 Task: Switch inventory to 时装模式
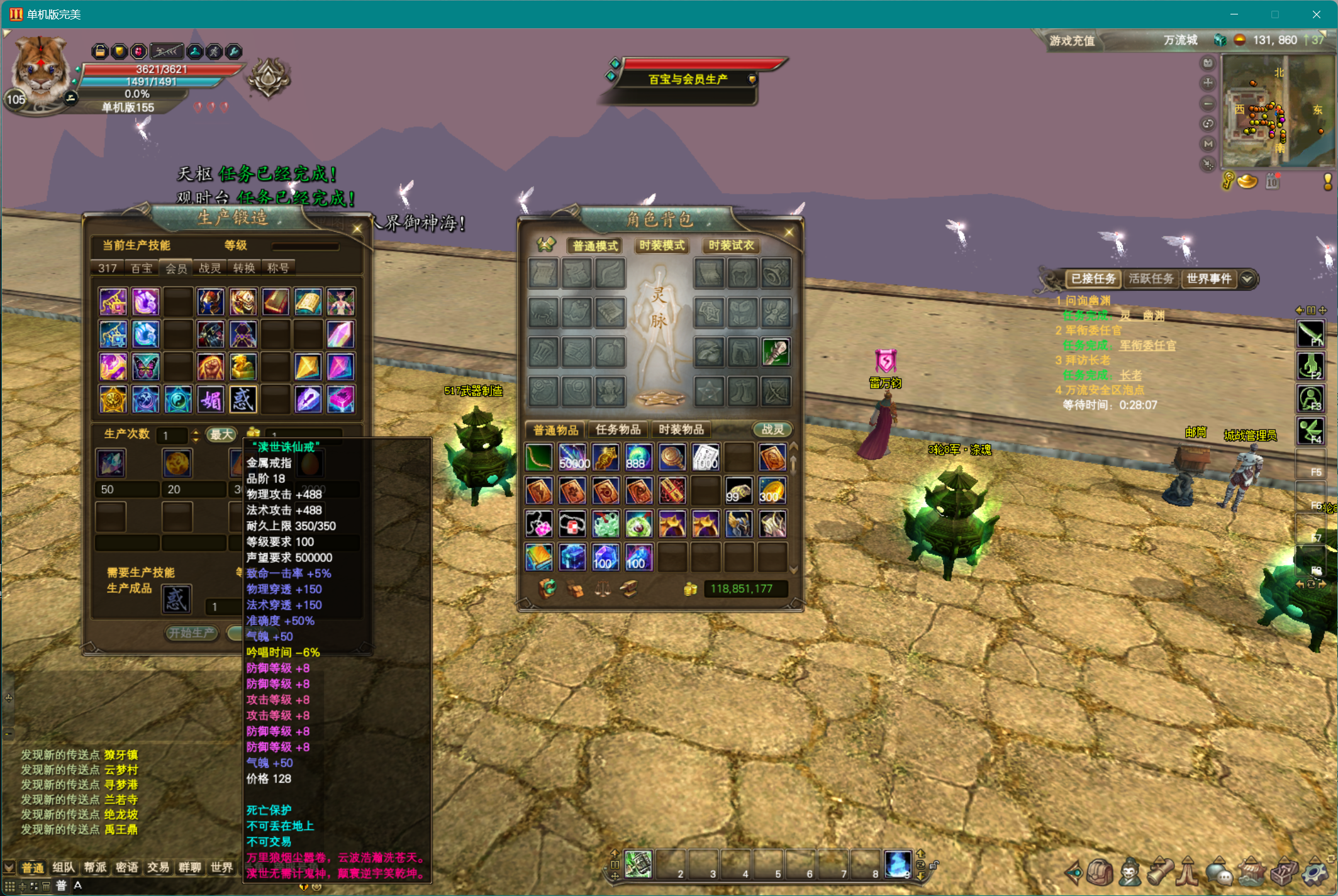662,245
